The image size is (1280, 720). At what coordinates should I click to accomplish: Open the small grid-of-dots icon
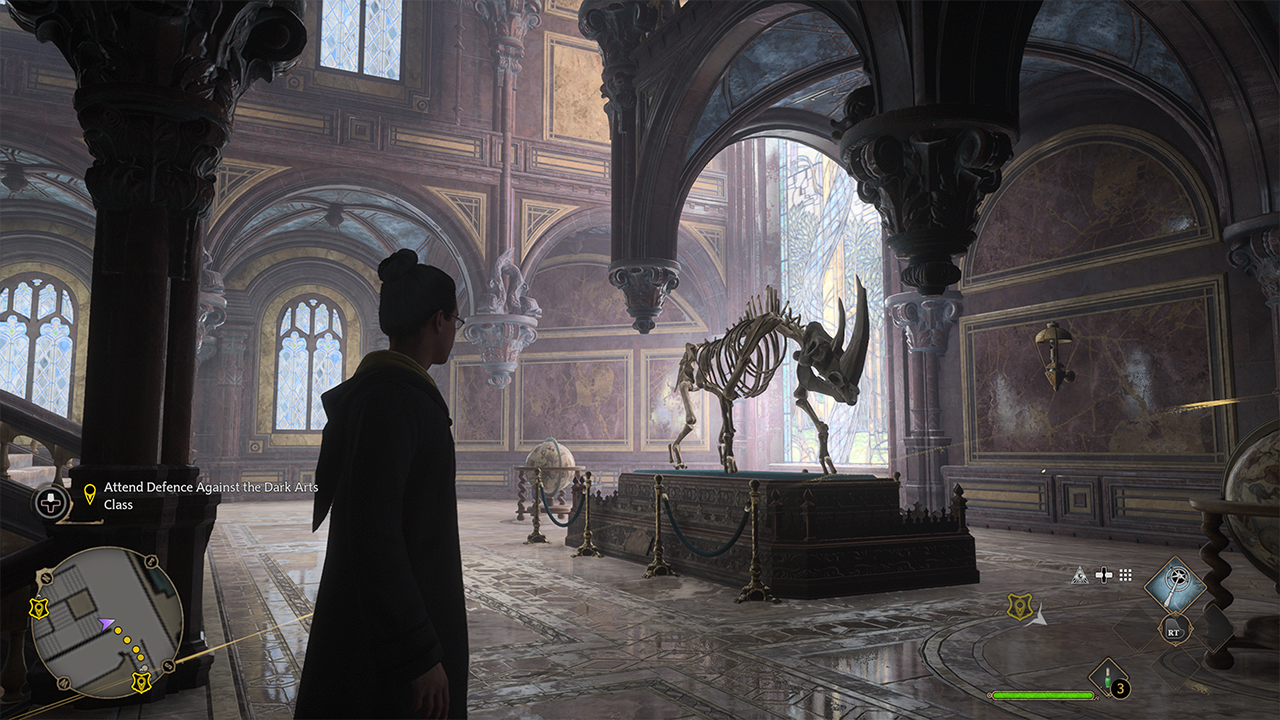1125,575
